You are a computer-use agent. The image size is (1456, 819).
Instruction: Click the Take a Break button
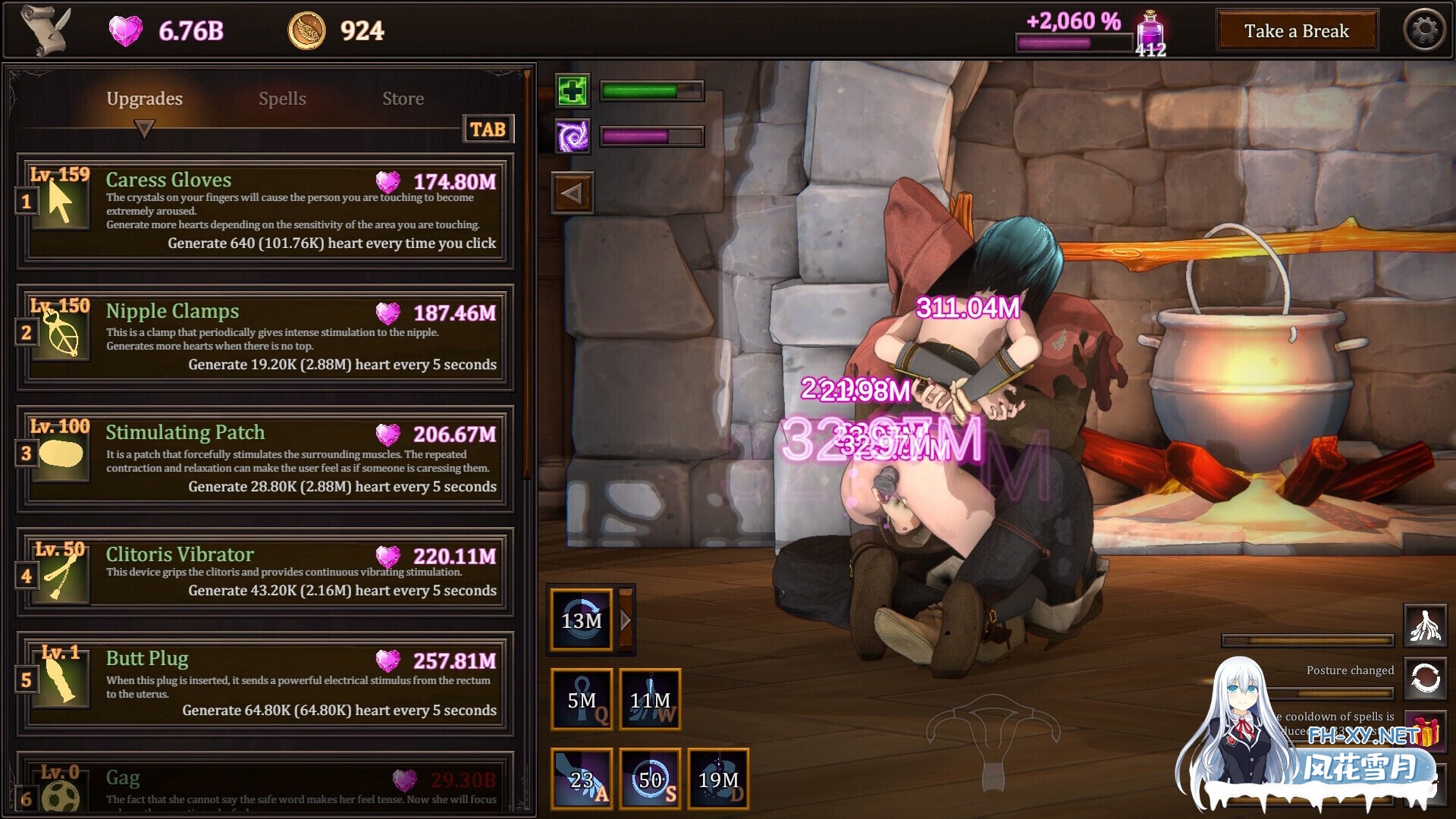(x=1297, y=31)
